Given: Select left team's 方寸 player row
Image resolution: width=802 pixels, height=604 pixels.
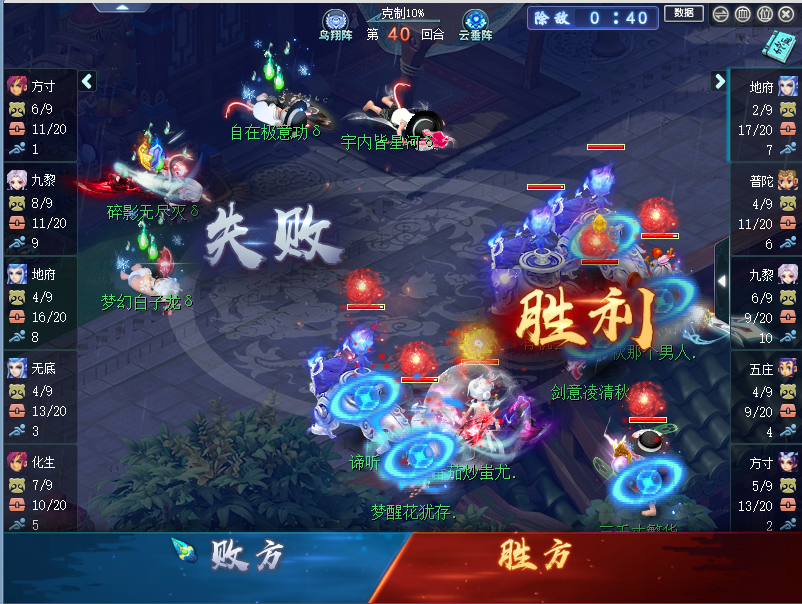Looking at the screenshot, I should (38, 115).
